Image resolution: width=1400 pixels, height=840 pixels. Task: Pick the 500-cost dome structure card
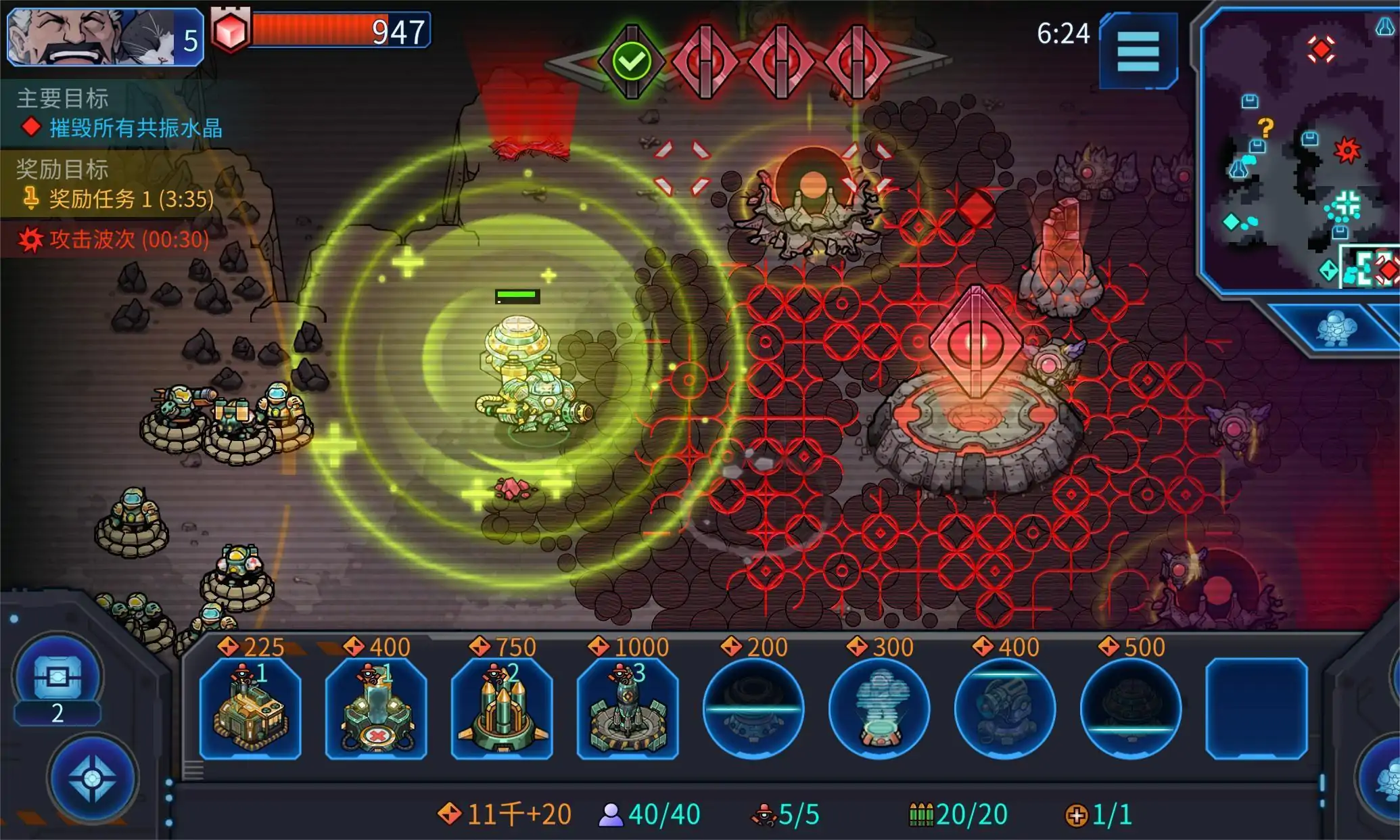point(1131,708)
